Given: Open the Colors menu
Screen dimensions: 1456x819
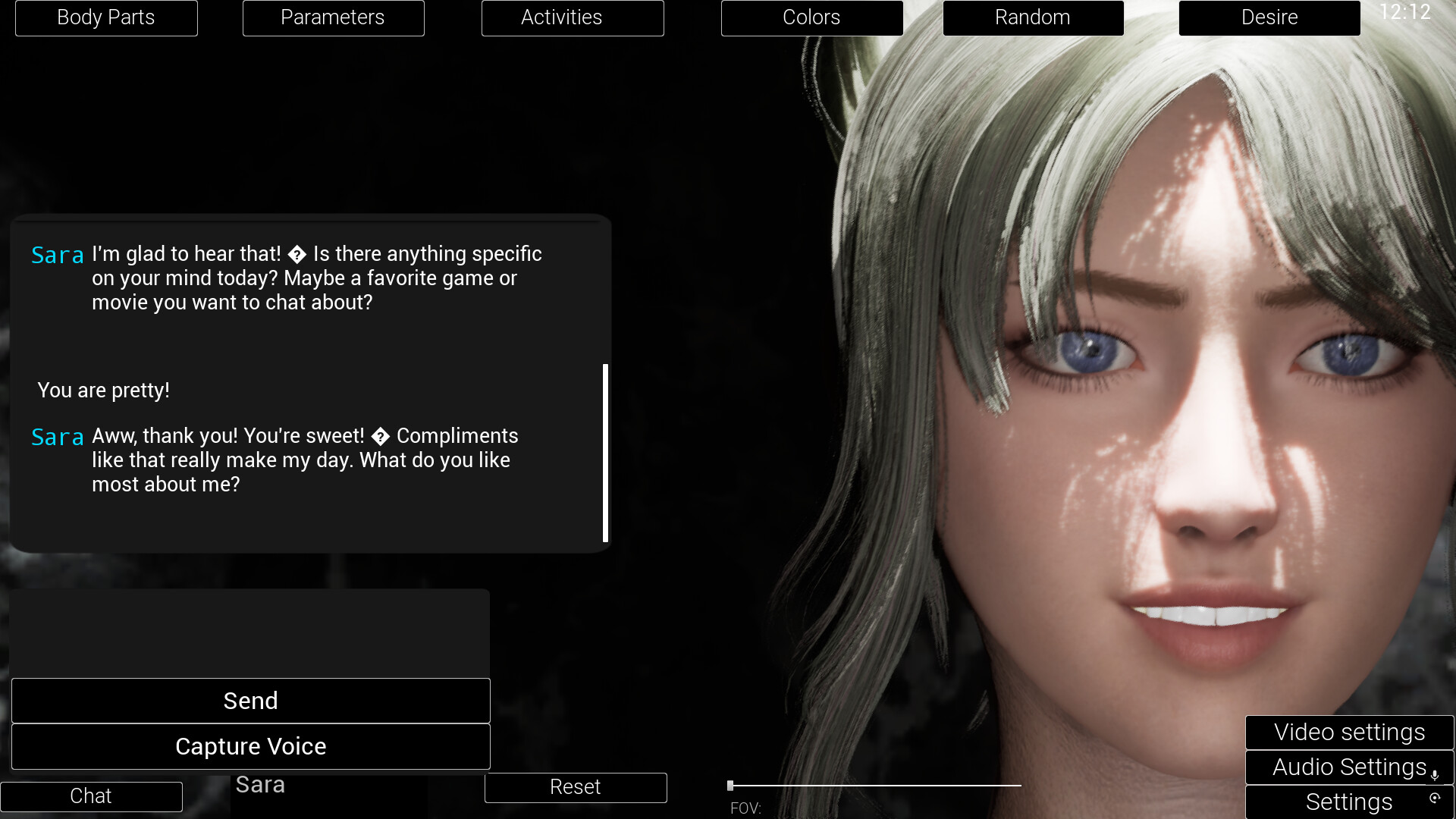Looking at the screenshot, I should pos(811,17).
